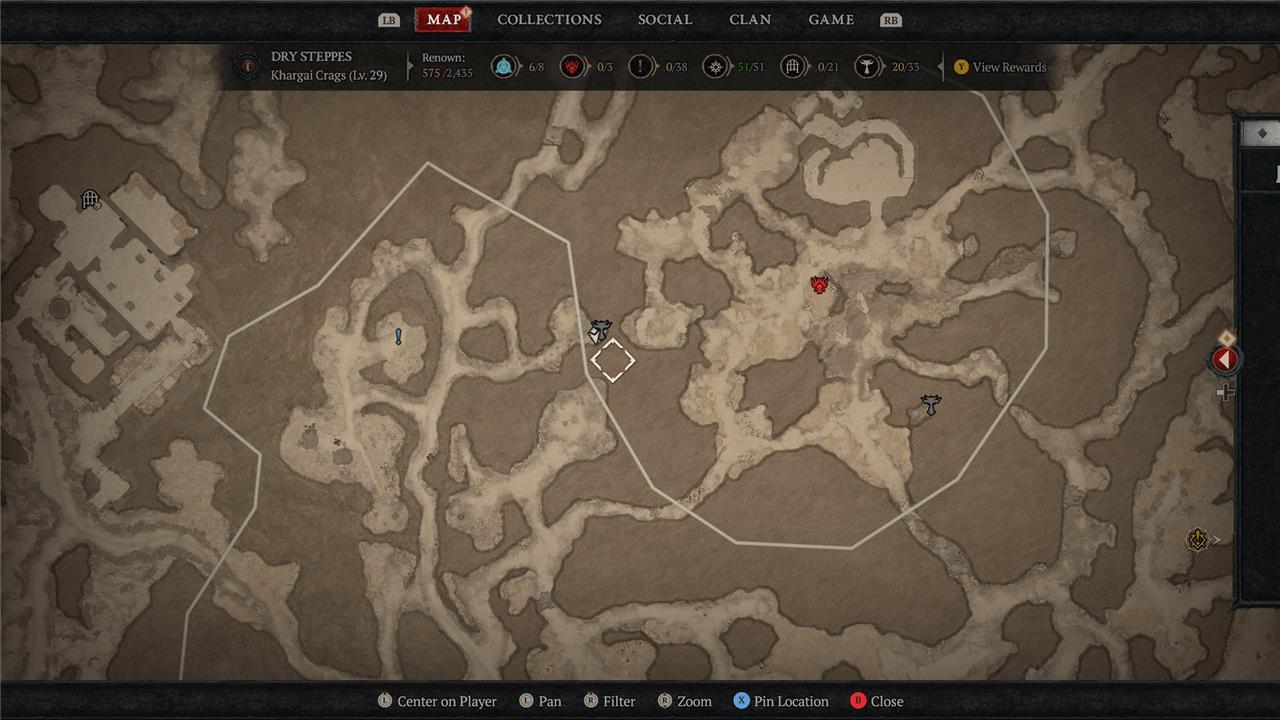1280x720 pixels.
Task: Click the active Map tab
Action: click(443, 20)
